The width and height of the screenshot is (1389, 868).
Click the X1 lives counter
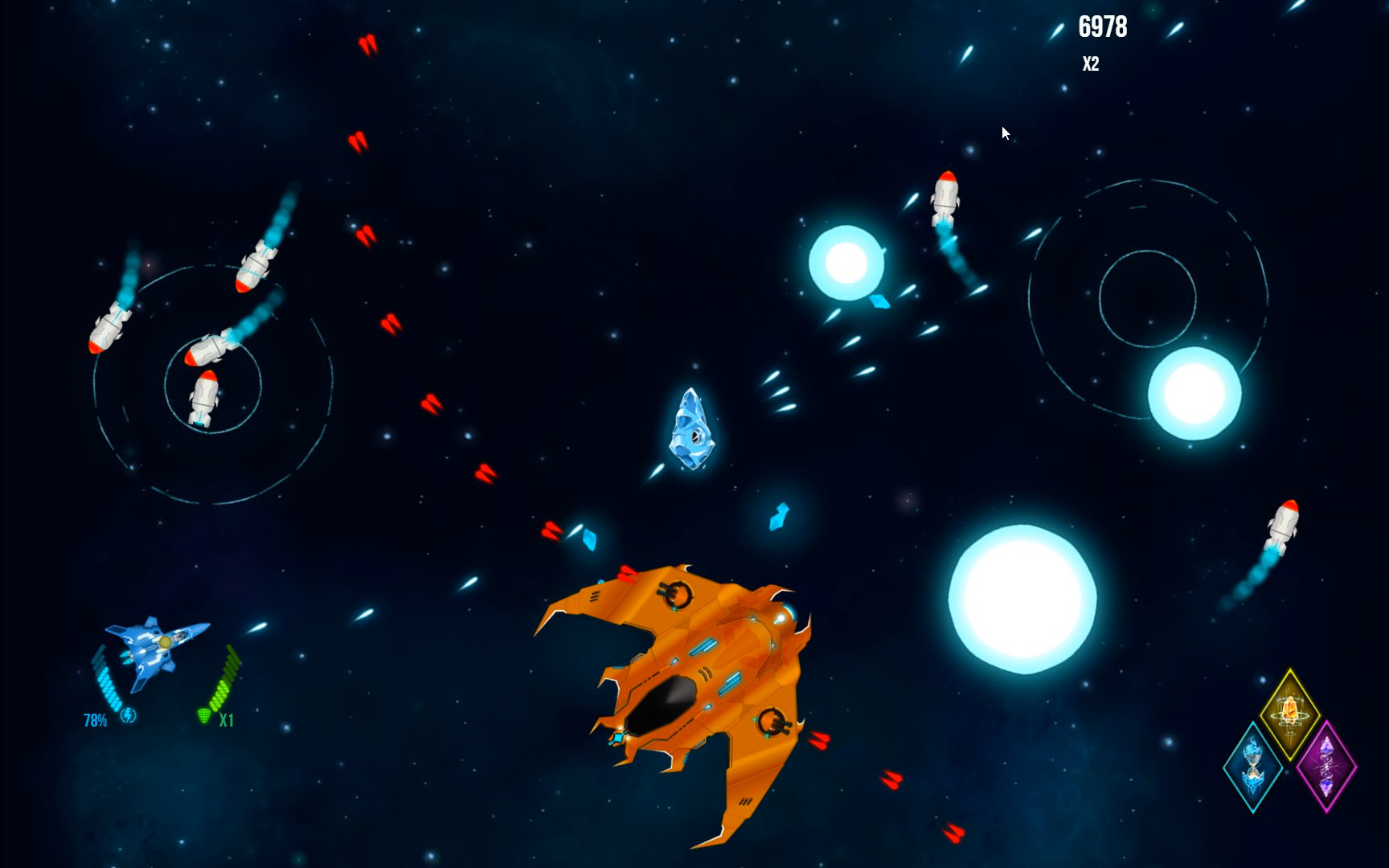[226, 721]
